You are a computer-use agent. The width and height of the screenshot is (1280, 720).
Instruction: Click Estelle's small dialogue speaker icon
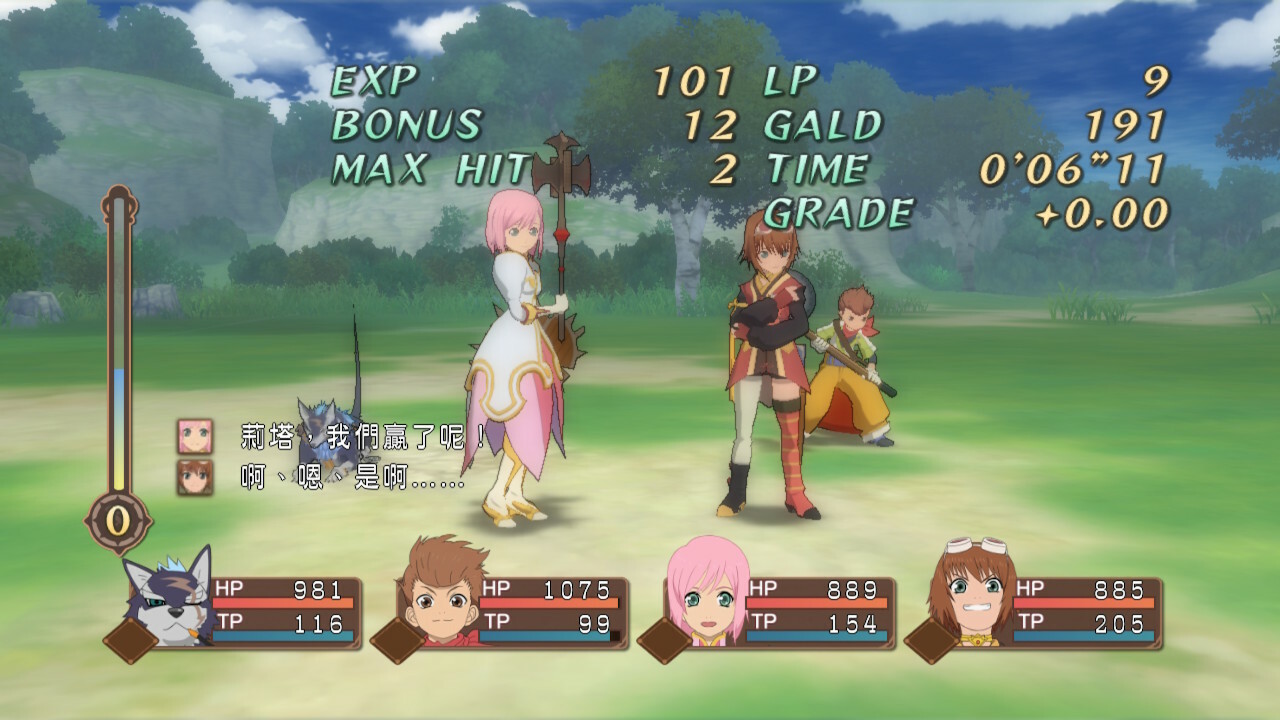click(x=195, y=436)
